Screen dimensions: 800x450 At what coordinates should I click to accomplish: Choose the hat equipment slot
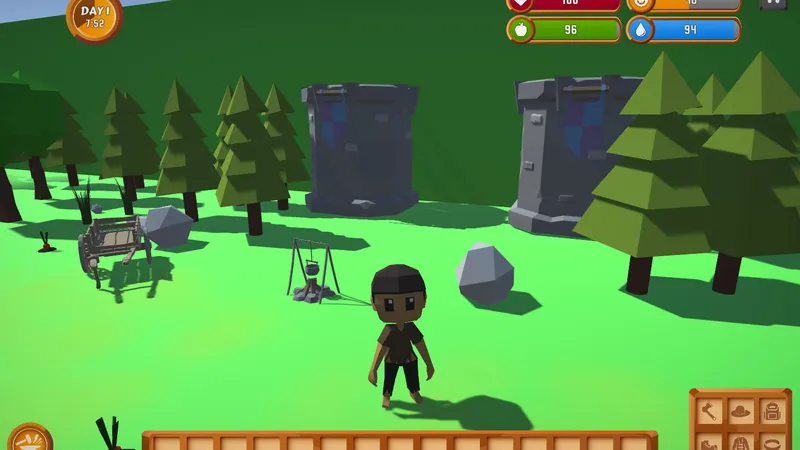click(x=740, y=410)
